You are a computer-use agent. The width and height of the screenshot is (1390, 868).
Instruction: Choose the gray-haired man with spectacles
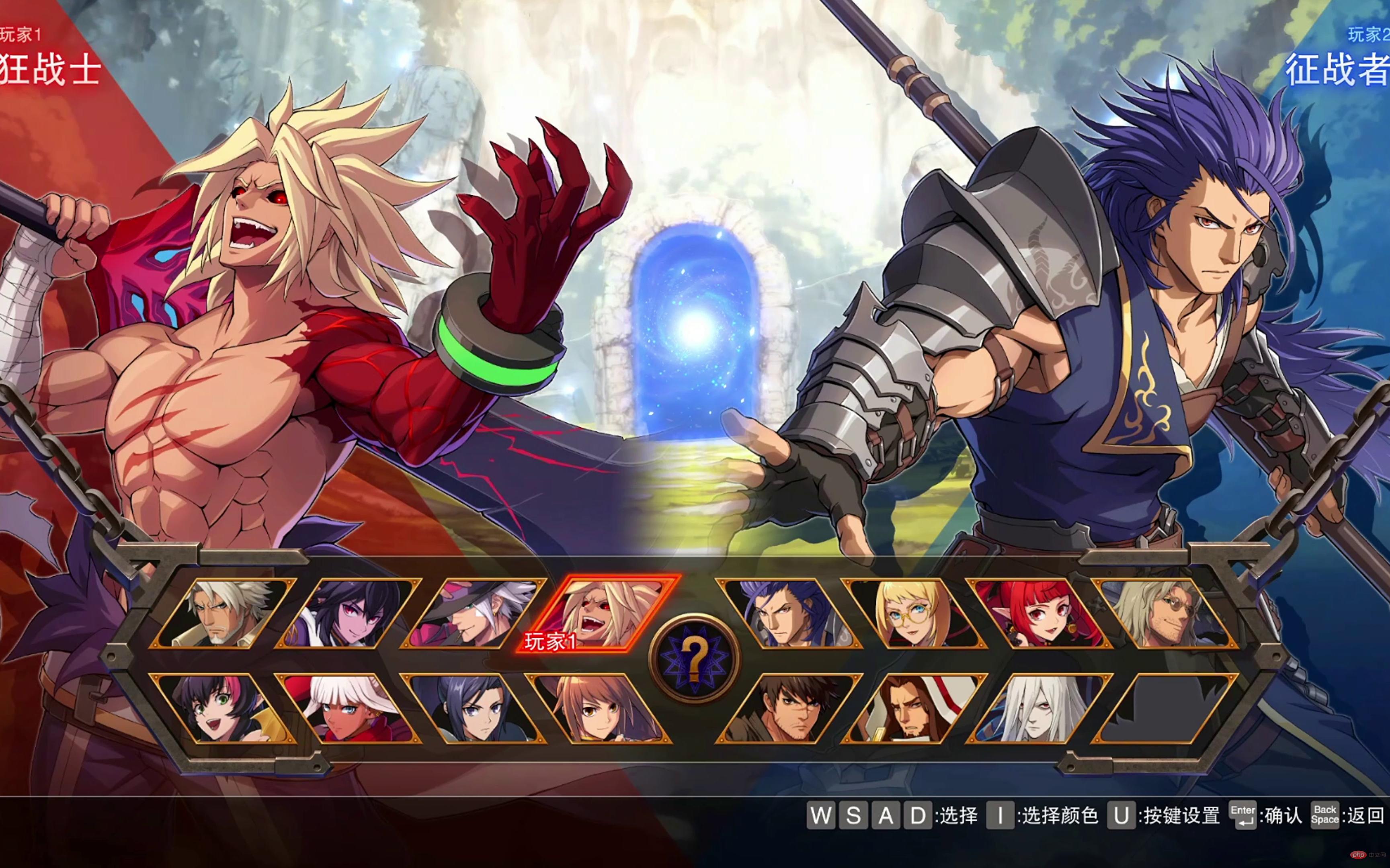(x=1164, y=613)
